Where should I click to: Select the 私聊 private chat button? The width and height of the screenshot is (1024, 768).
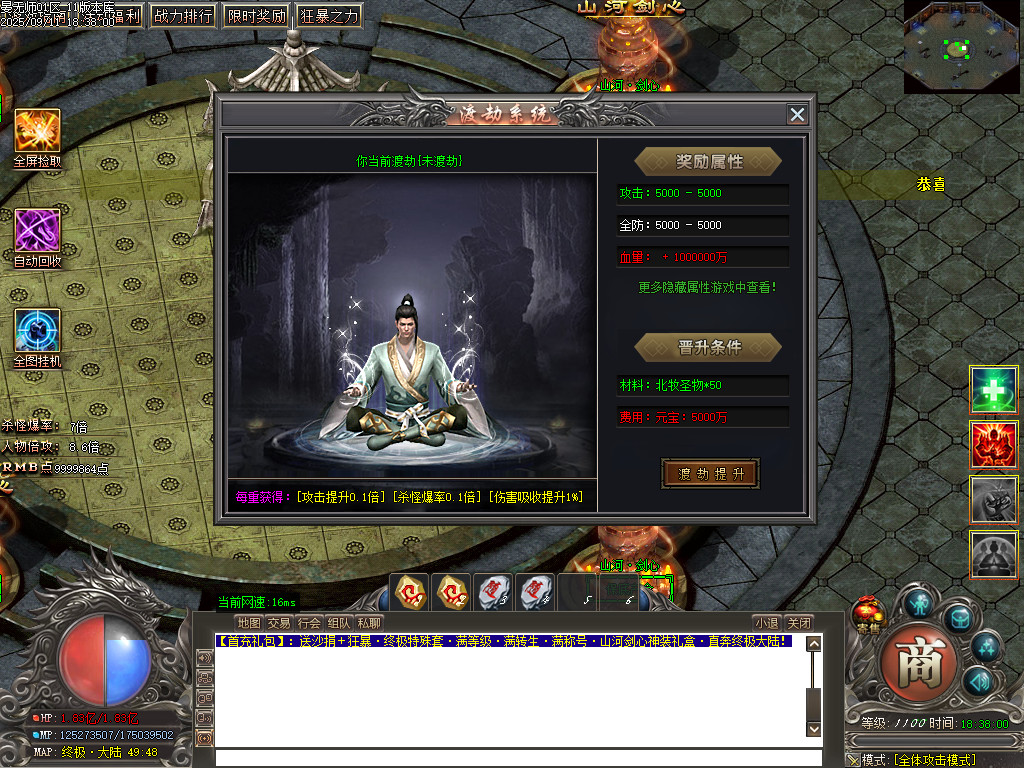pyautogui.click(x=369, y=622)
